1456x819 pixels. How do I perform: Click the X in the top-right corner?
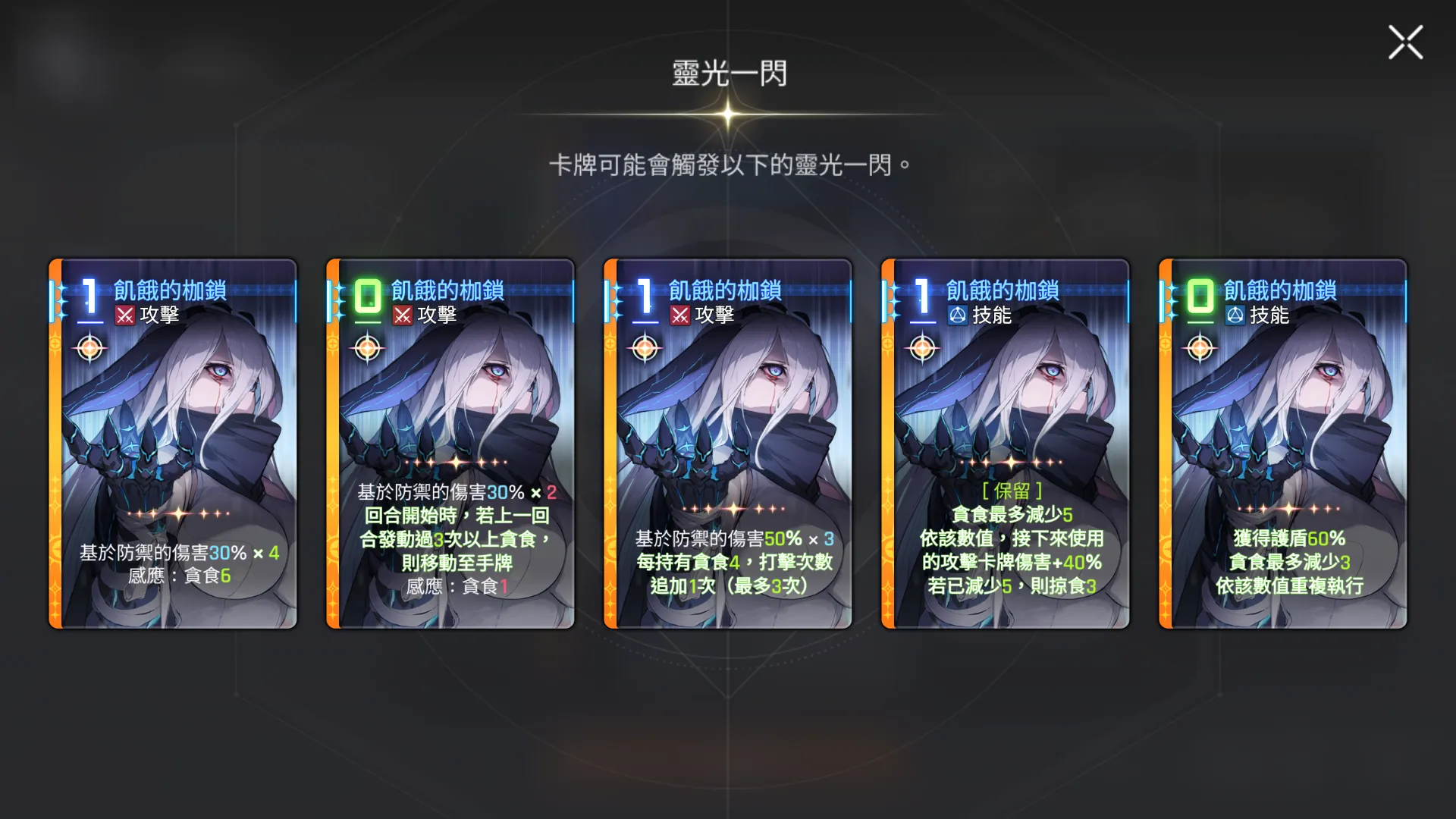[1405, 42]
